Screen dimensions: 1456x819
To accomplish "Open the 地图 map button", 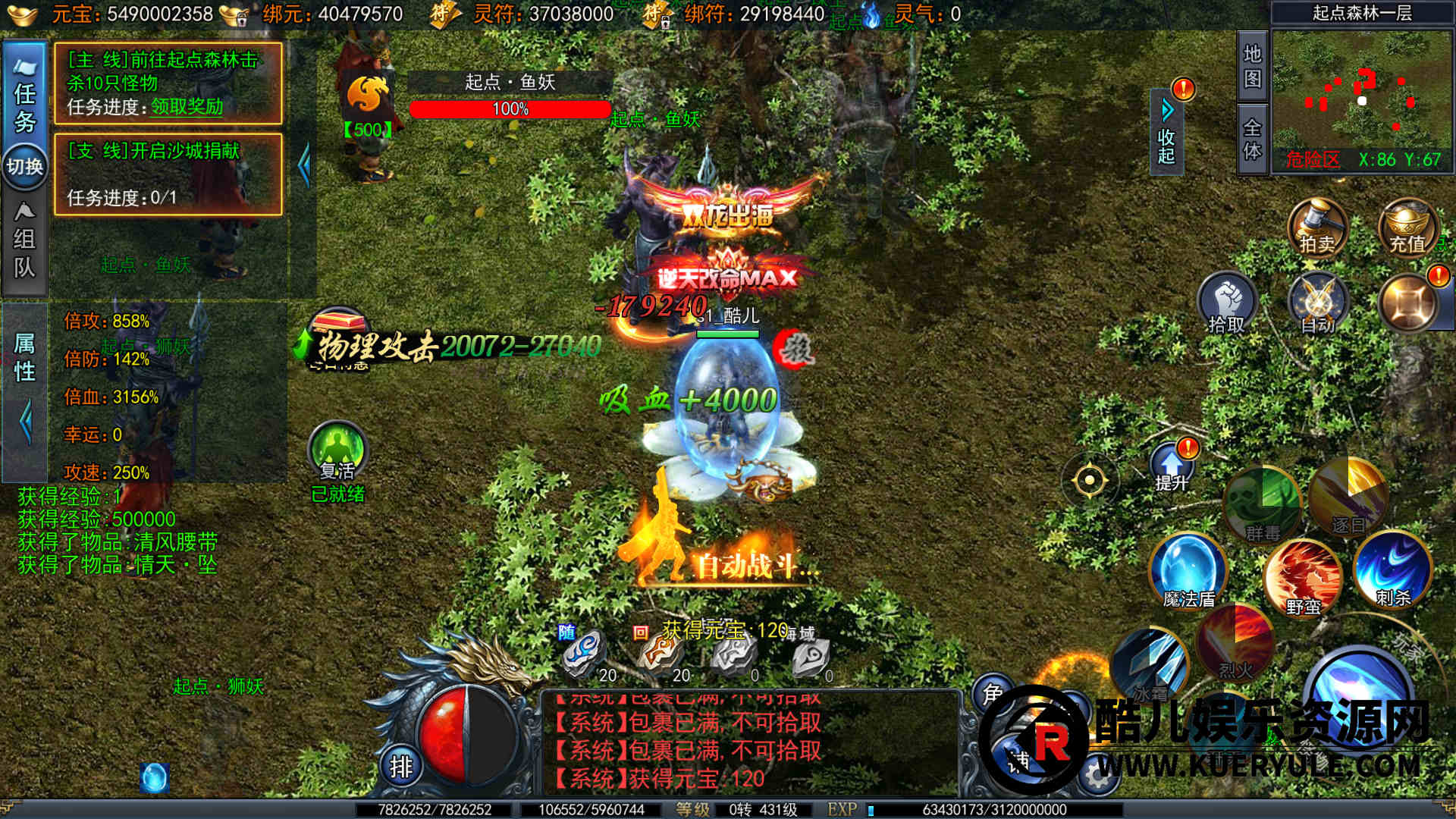I will [1252, 66].
